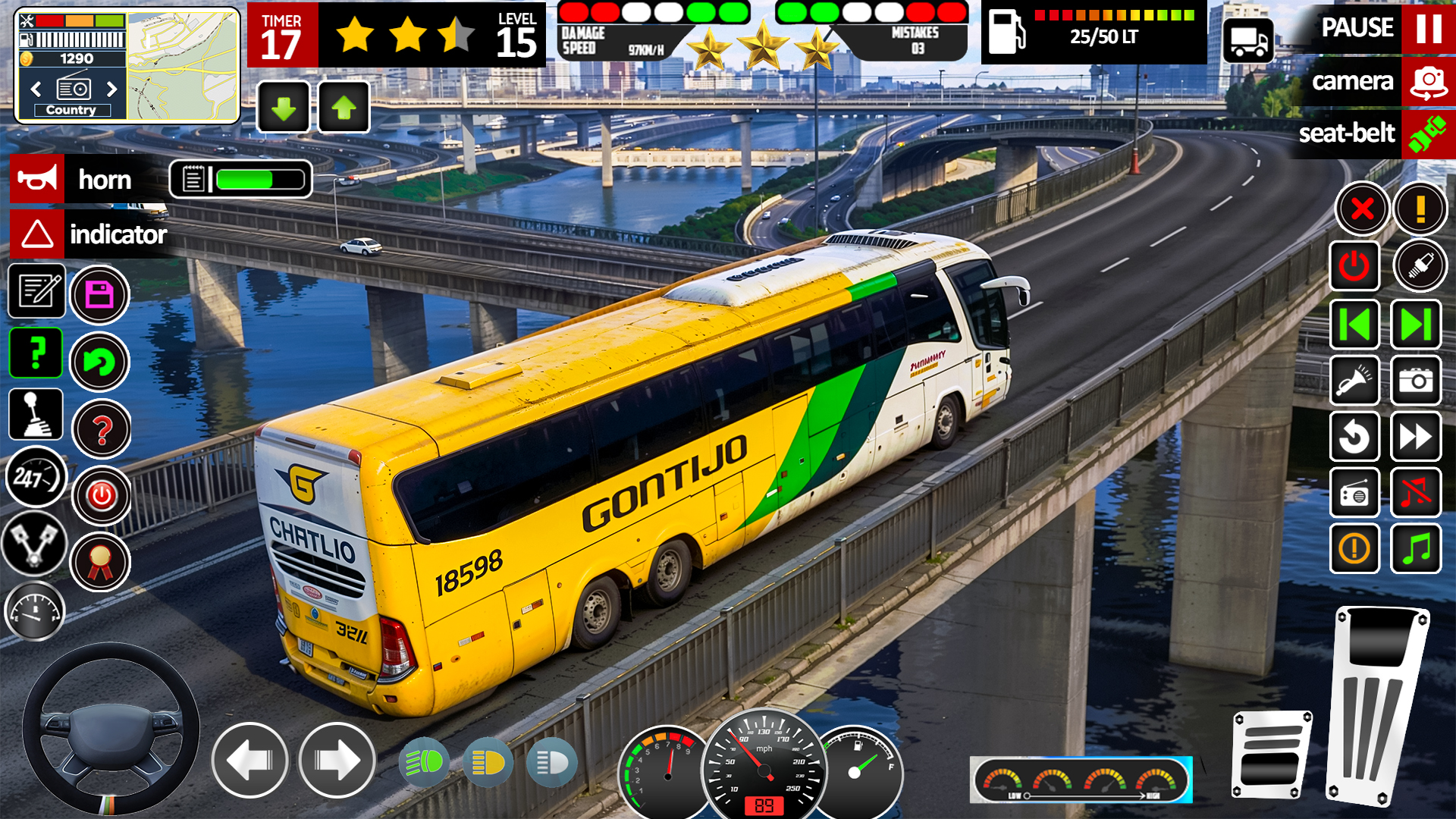This screenshot has width=1456, height=819.
Task: Click the green up arrow button
Action: (344, 108)
